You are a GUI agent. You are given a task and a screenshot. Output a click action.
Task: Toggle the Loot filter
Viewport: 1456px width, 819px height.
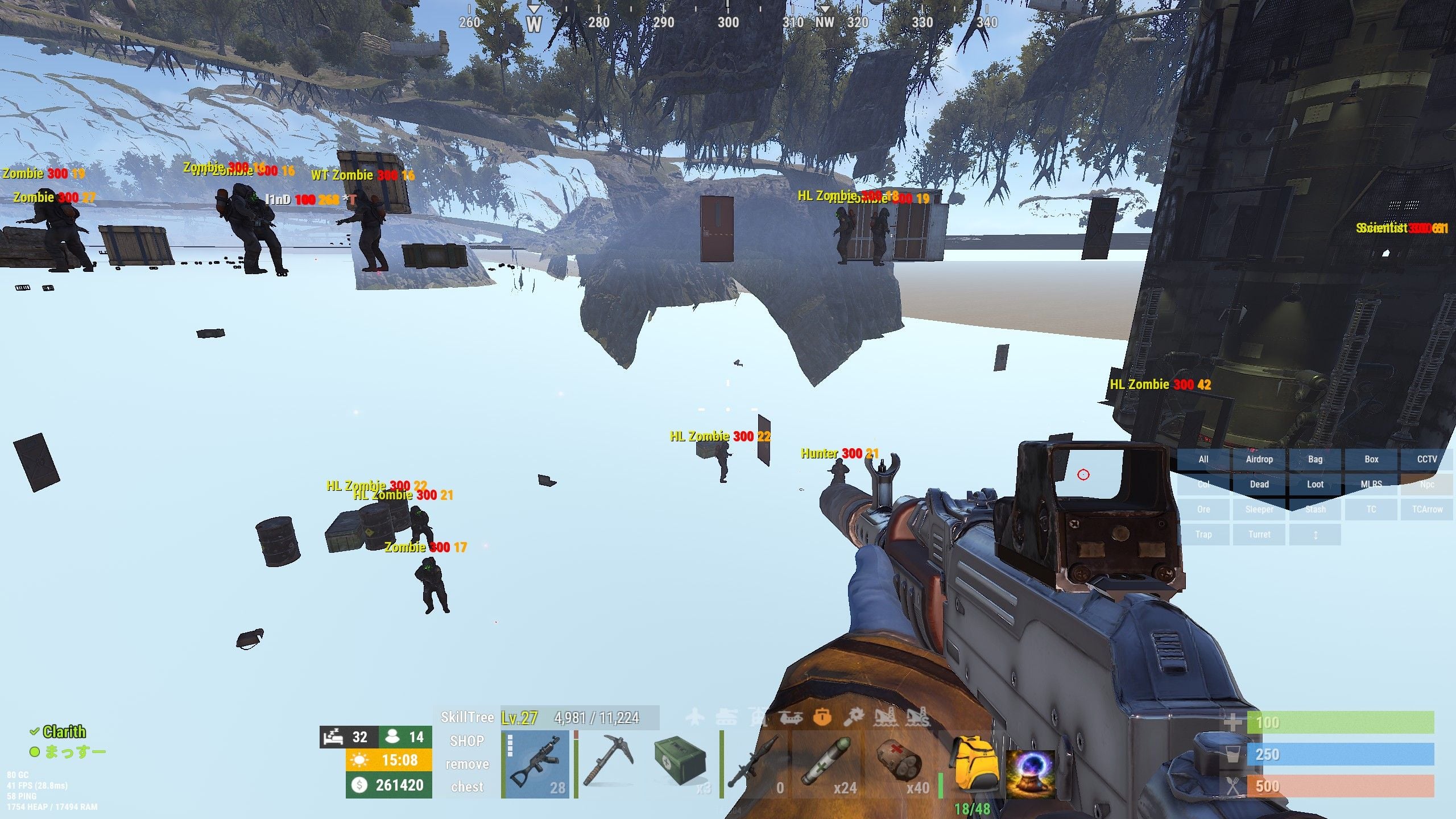[1315, 485]
